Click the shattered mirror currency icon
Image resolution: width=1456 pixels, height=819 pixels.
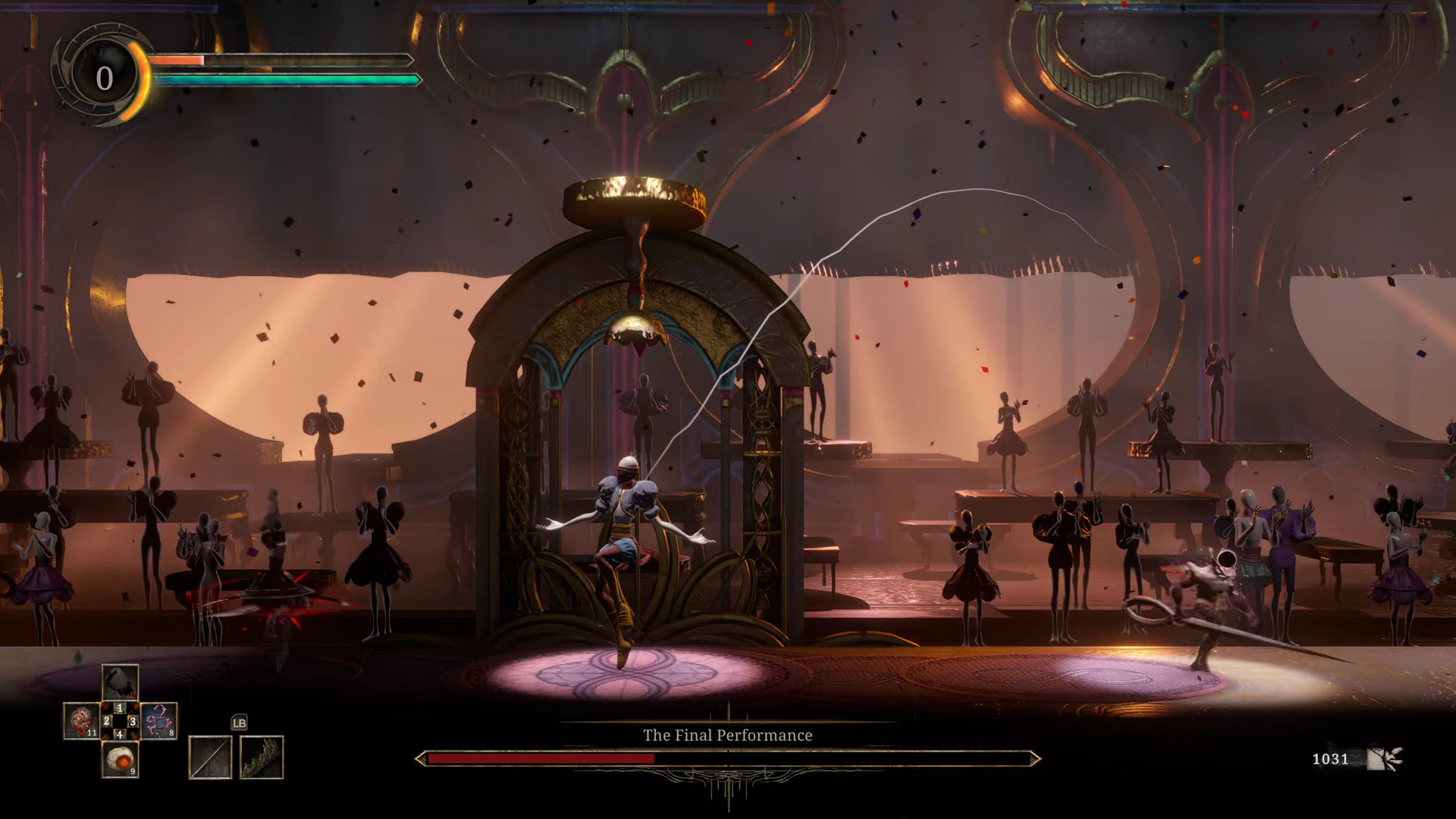coord(1384,758)
